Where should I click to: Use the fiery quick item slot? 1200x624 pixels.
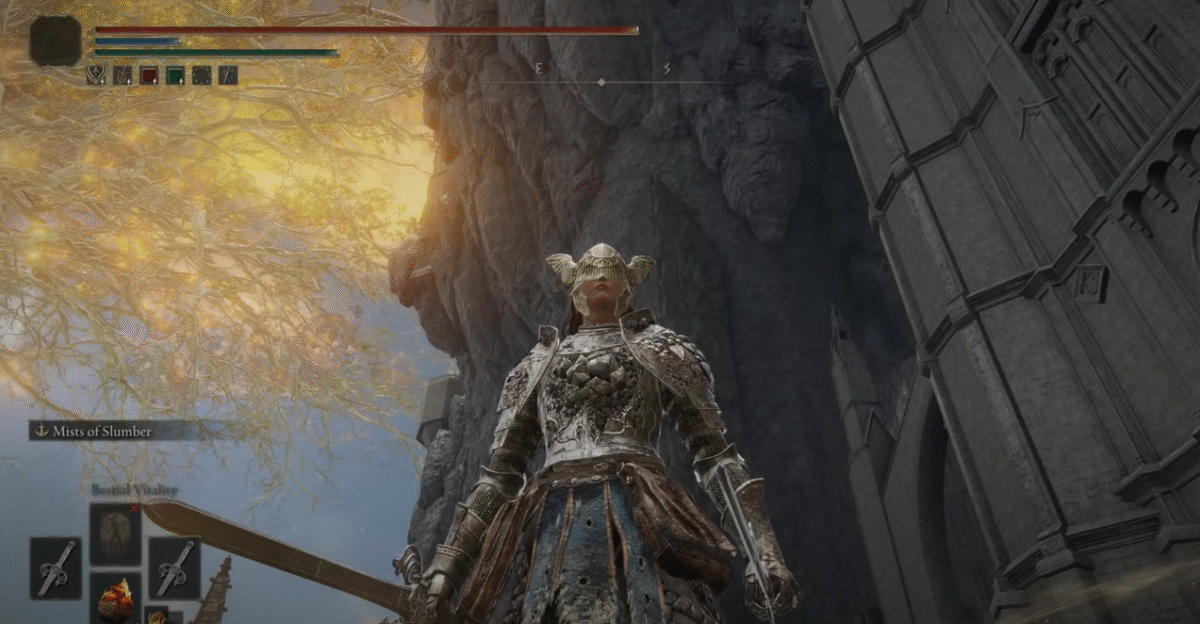pyautogui.click(x=115, y=598)
